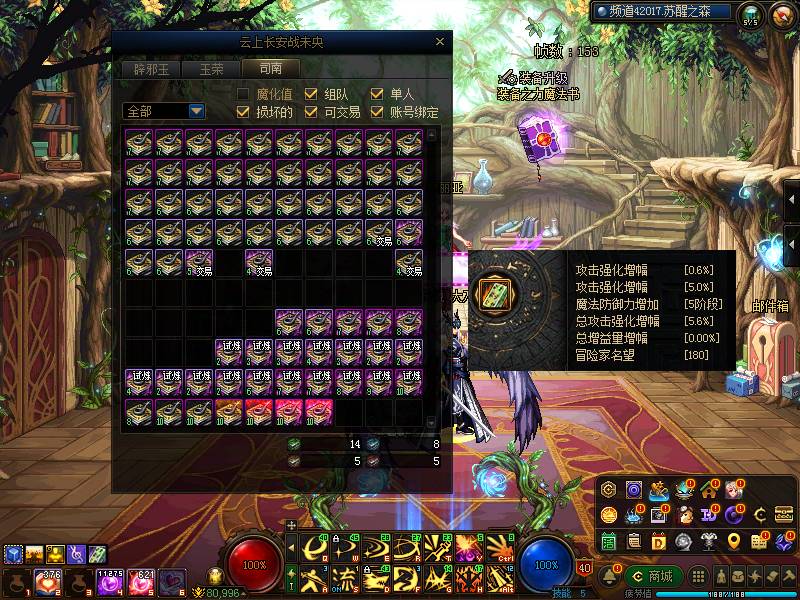This screenshot has height=600, width=800.
Task: Click the notification bell icon
Action: coord(609,577)
